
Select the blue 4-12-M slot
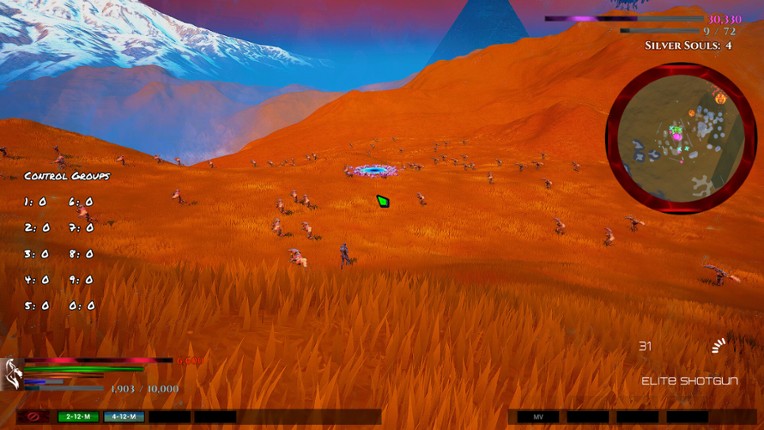125,416
